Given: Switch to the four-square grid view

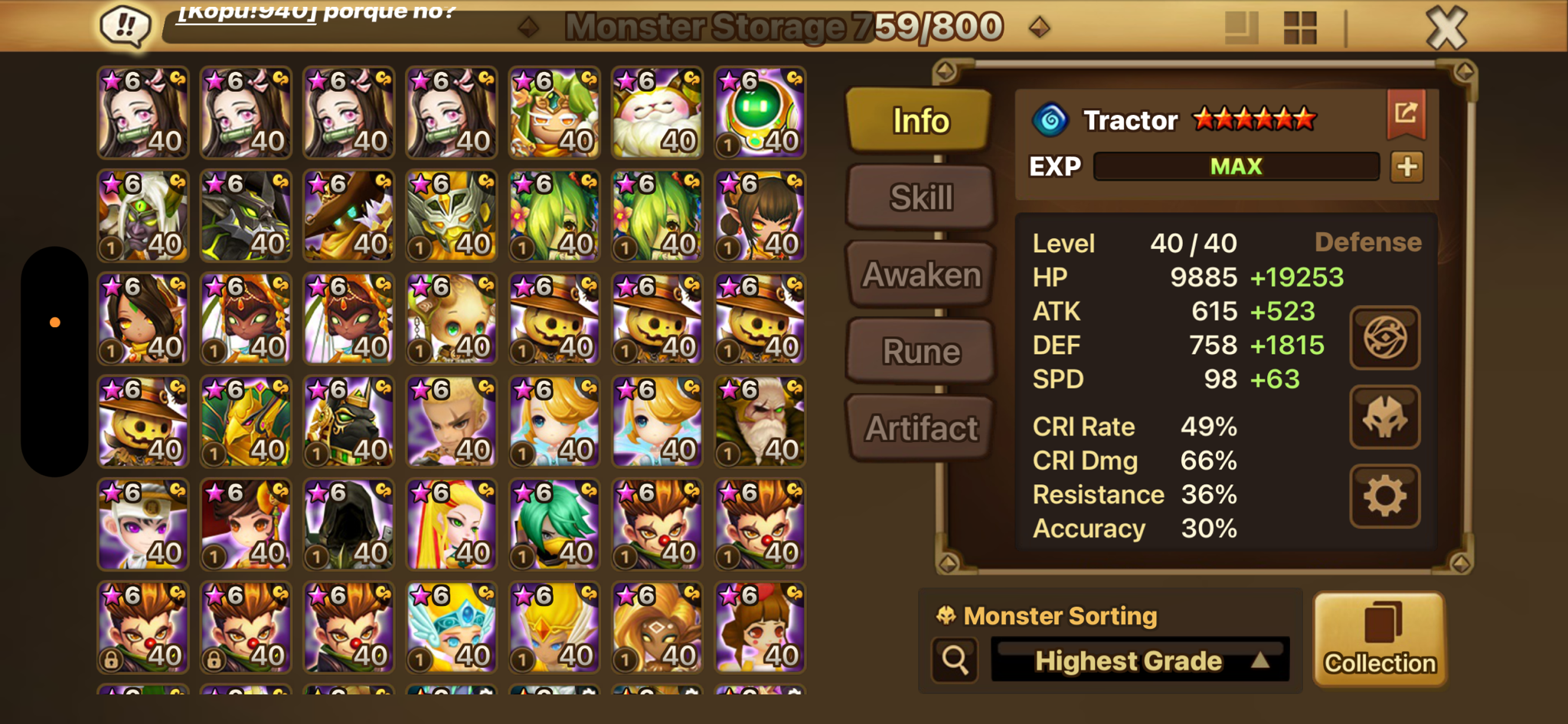Looking at the screenshot, I should (x=1299, y=28).
